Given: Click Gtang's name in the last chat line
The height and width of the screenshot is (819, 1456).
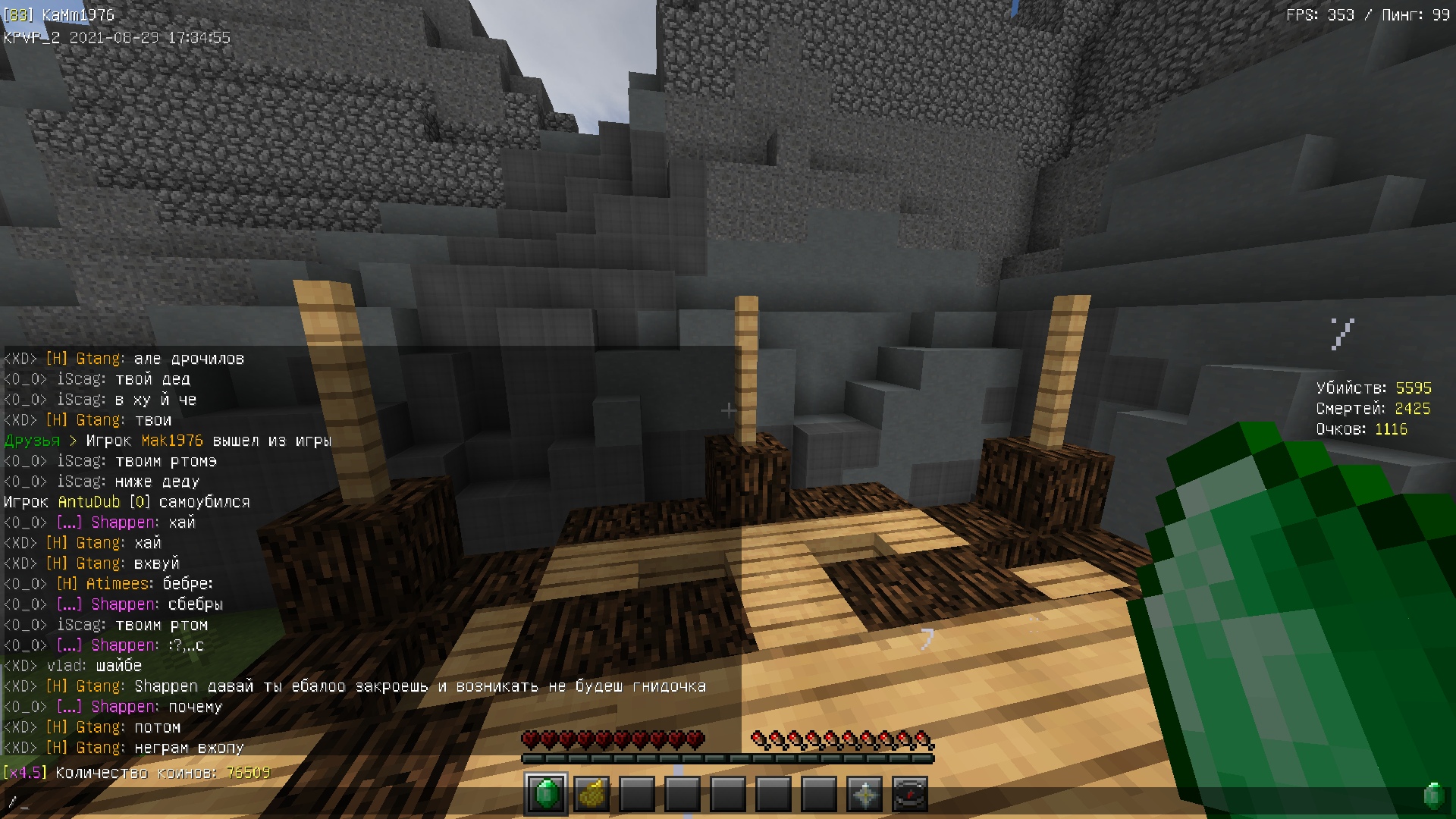Looking at the screenshot, I should tap(99, 748).
